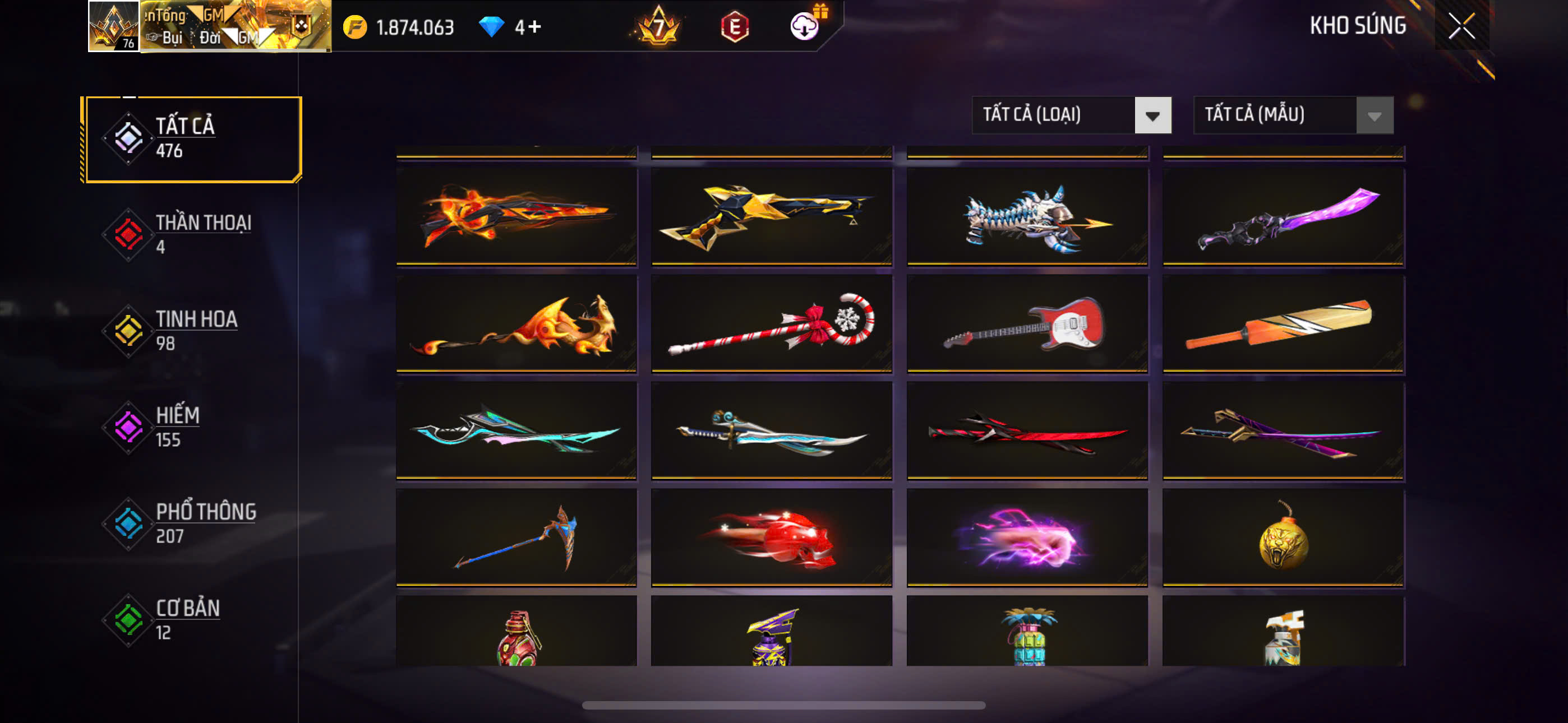1568x723 pixels.
Task: Add diamonds with the plus button
Action: pyautogui.click(x=534, y=27)
